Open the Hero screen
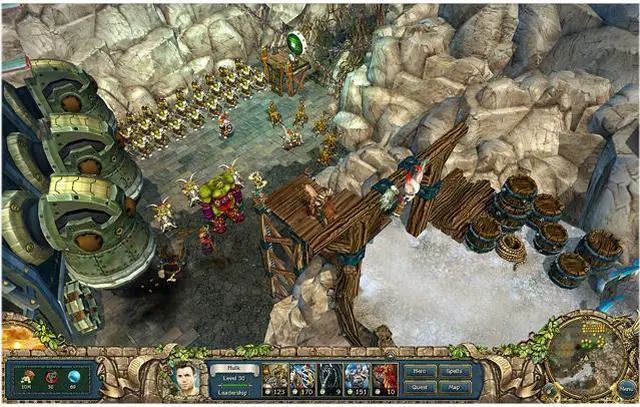640x407 pixels. [x=420, y=371]
